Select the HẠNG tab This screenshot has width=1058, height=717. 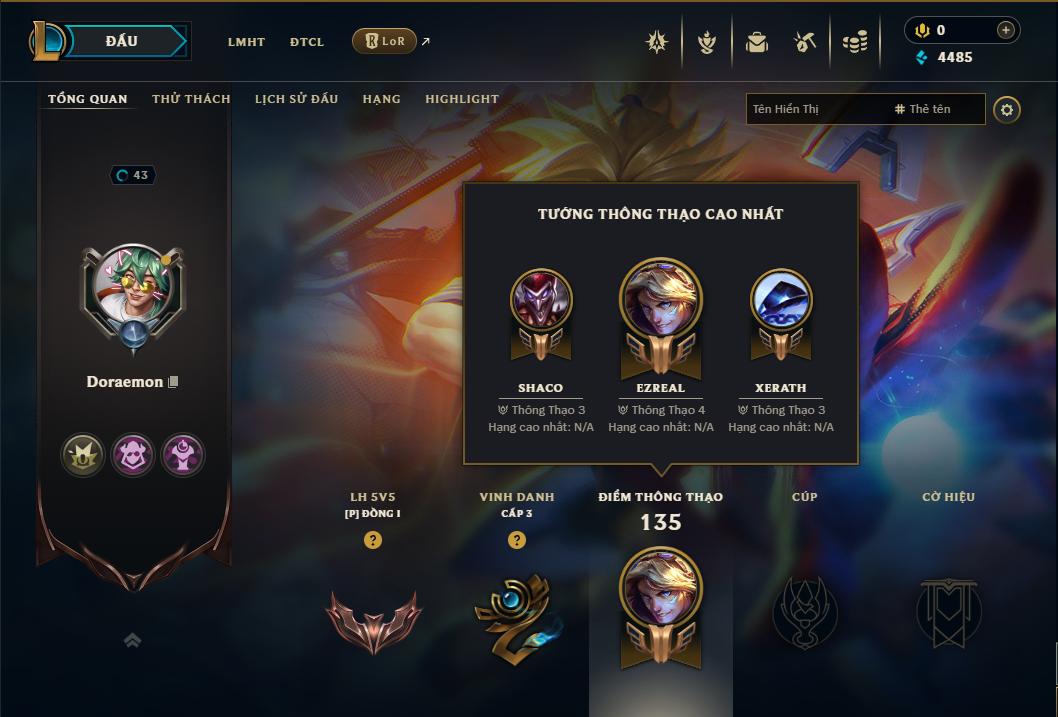(x=381, y=99)
